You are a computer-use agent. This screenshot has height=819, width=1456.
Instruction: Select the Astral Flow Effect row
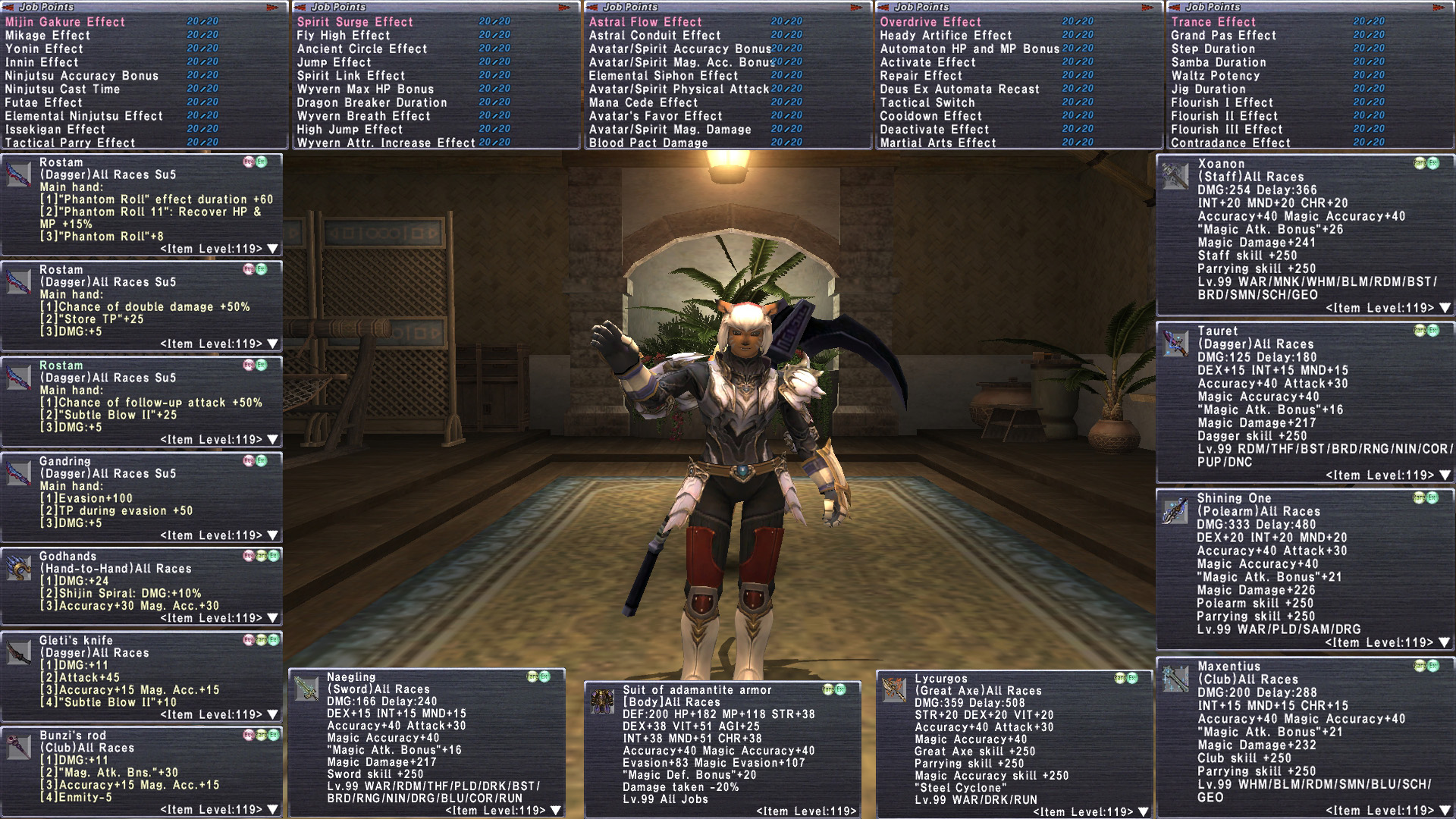pyautogui.click(x=645, y=22)
